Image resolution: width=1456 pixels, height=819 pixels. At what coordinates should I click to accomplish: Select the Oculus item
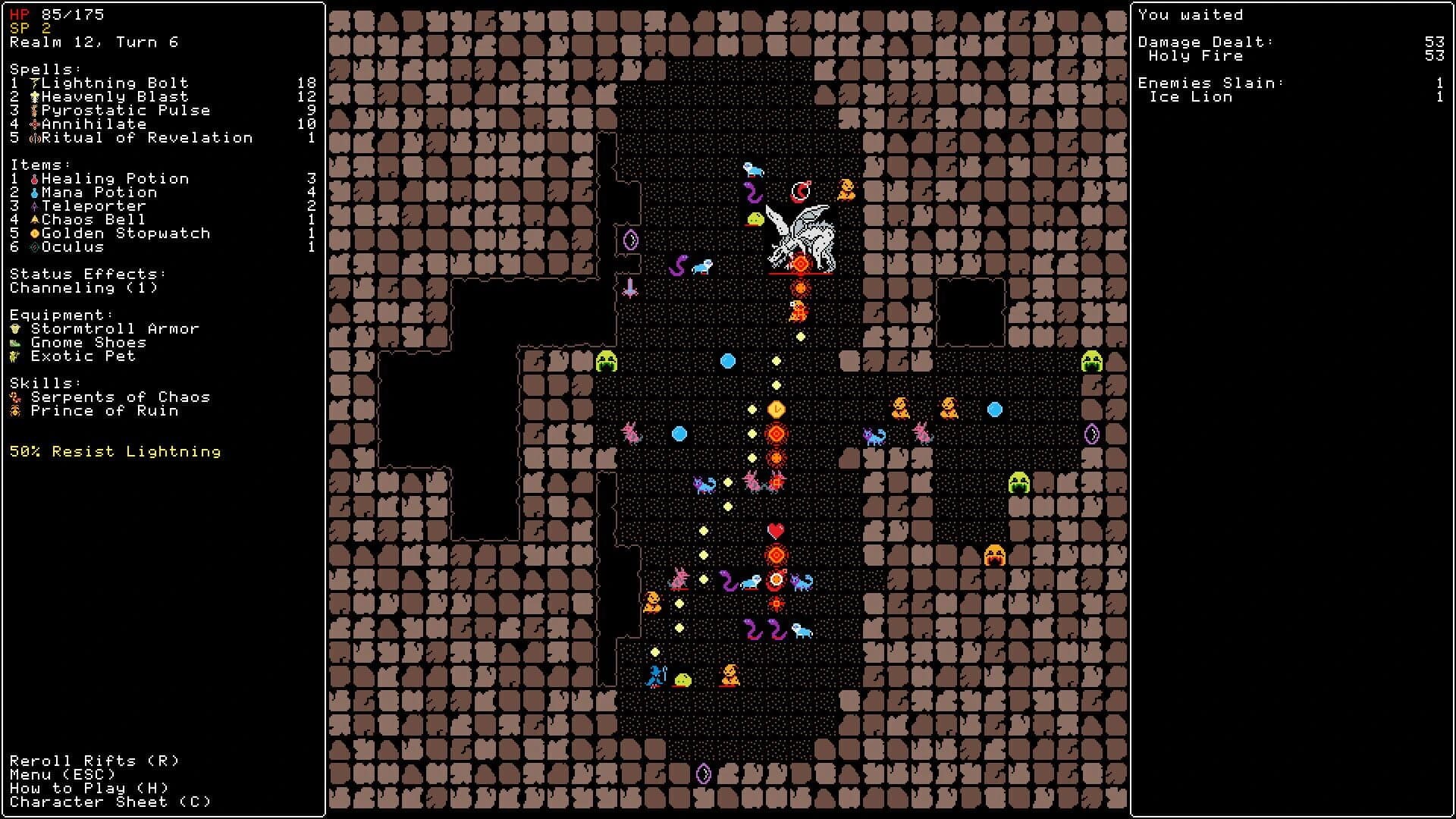[74, 246]
